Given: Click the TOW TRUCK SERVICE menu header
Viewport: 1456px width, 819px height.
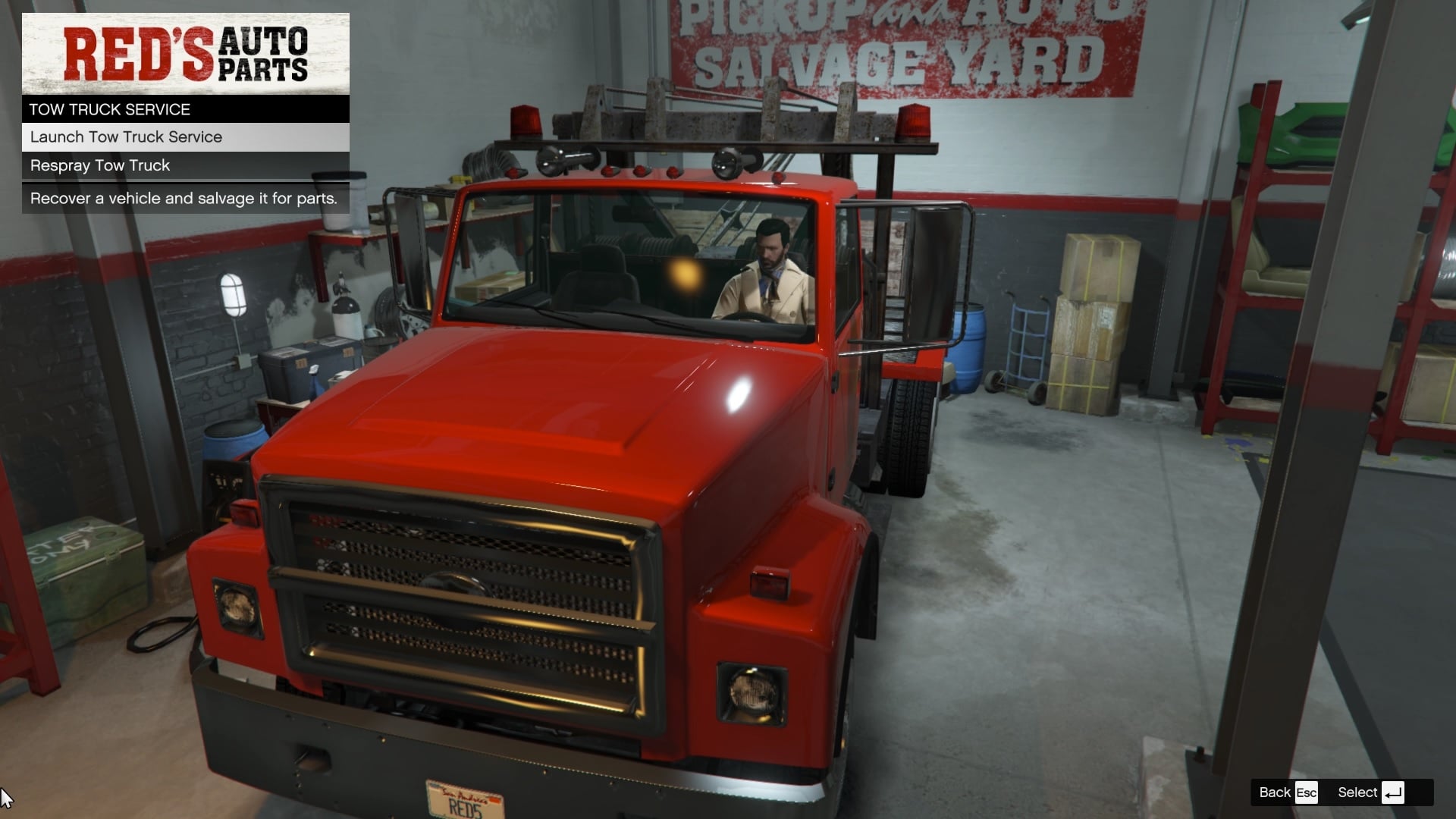Looking at the screenshot, I should [x=109, y=108].
